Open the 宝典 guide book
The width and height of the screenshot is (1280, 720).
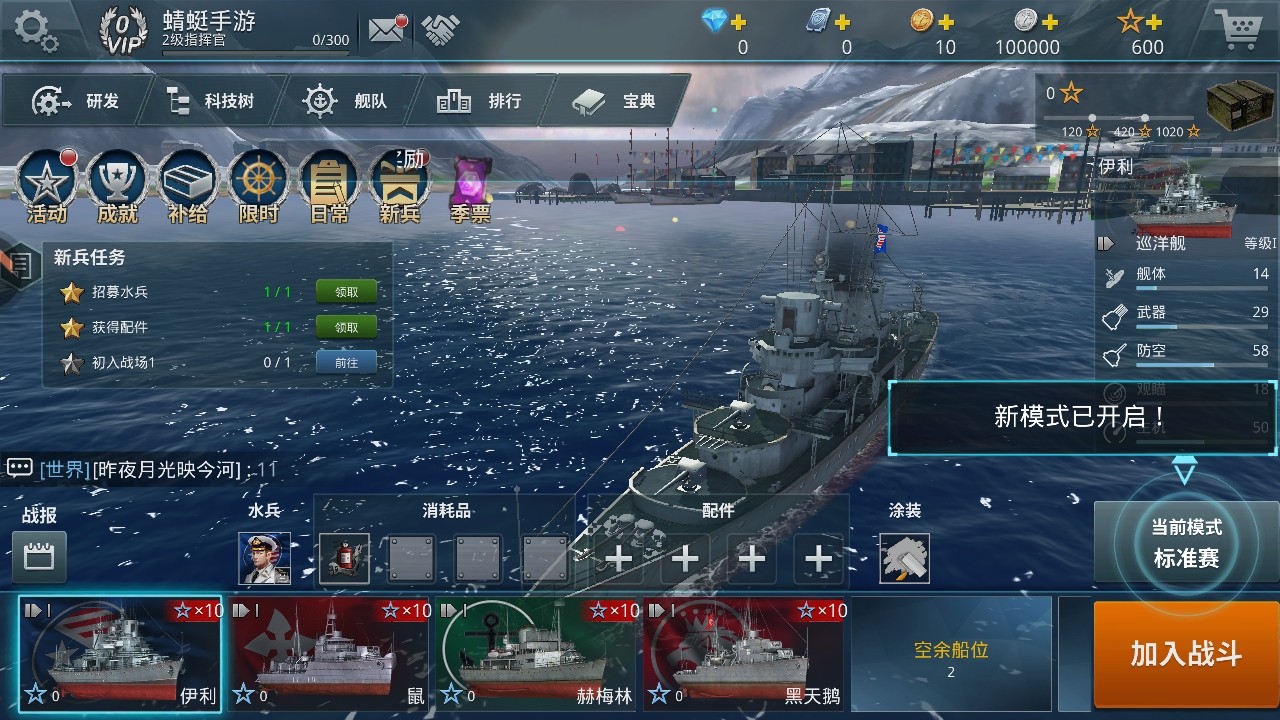pos(616,101)
